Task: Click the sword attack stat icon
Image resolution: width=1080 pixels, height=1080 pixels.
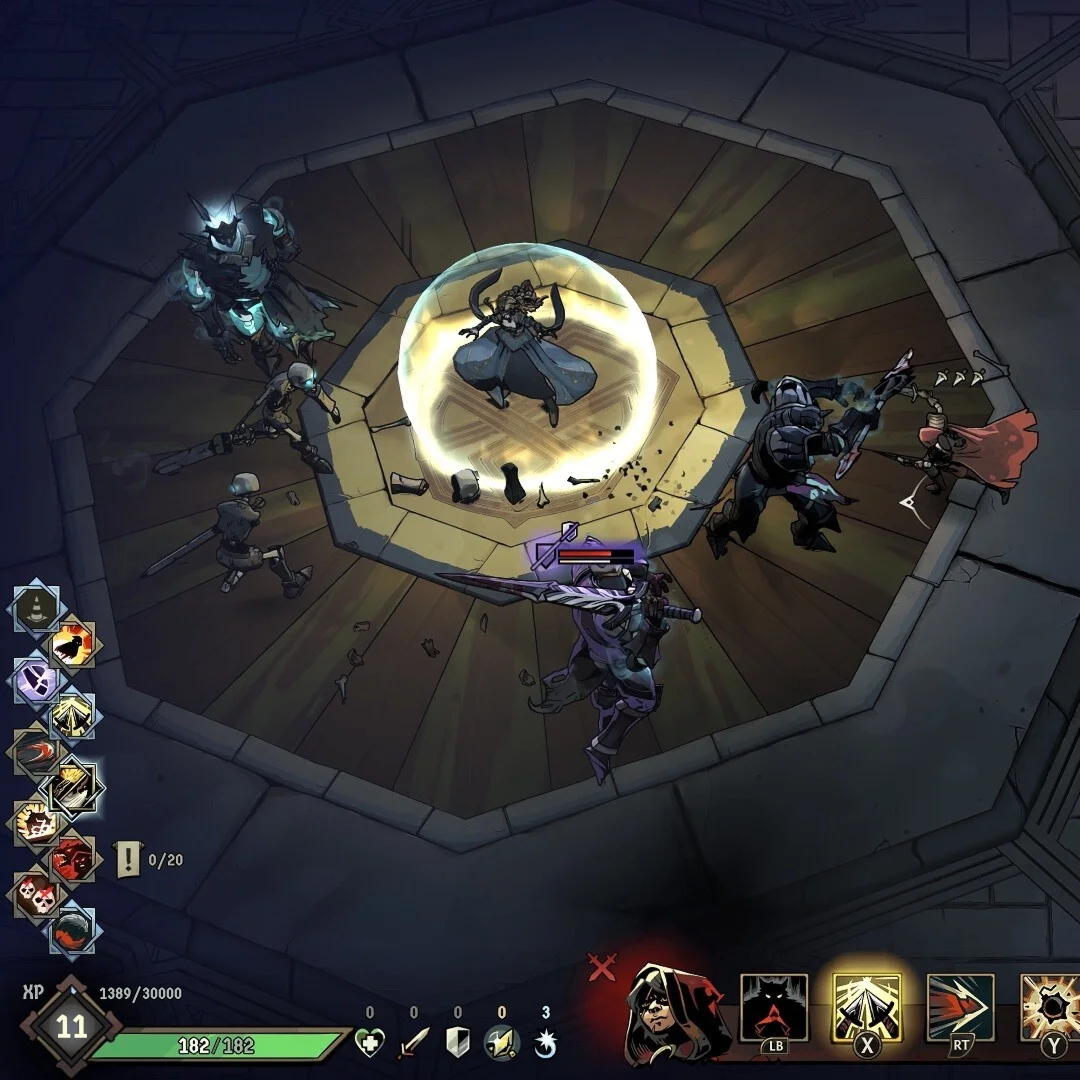Action: 413,1043
